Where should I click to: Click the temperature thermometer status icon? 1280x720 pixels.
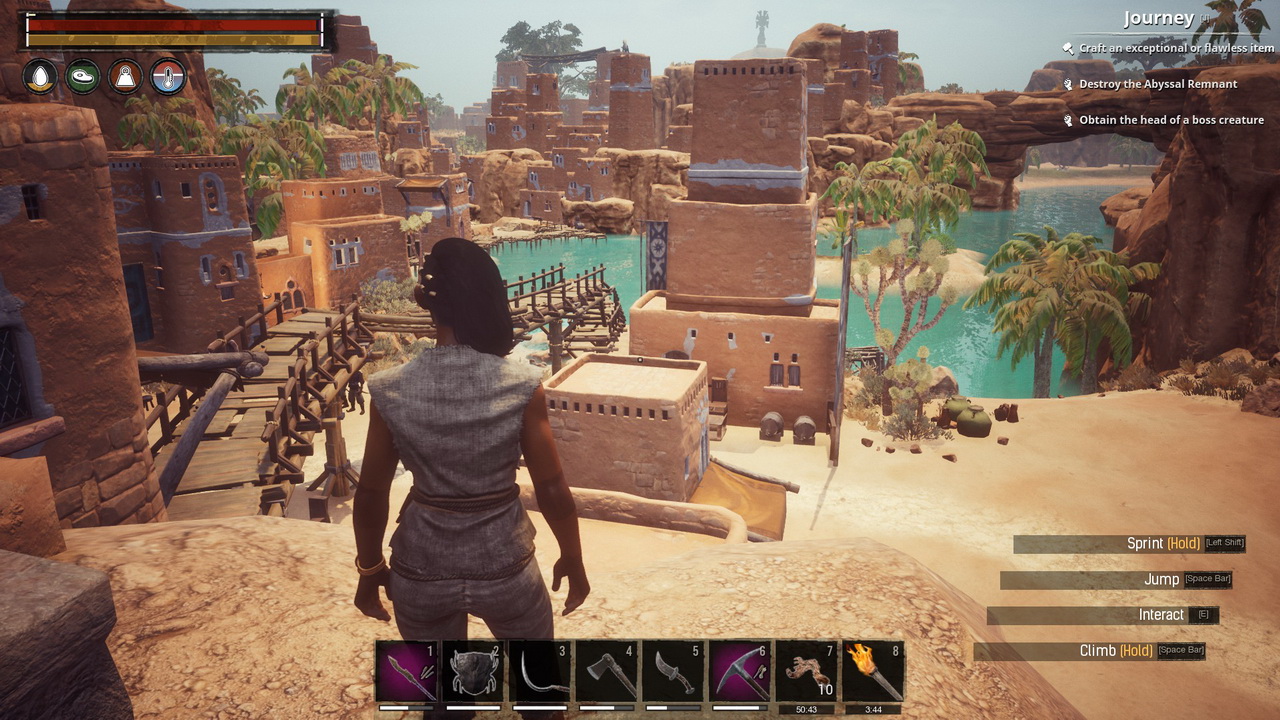tap(168, 77)
